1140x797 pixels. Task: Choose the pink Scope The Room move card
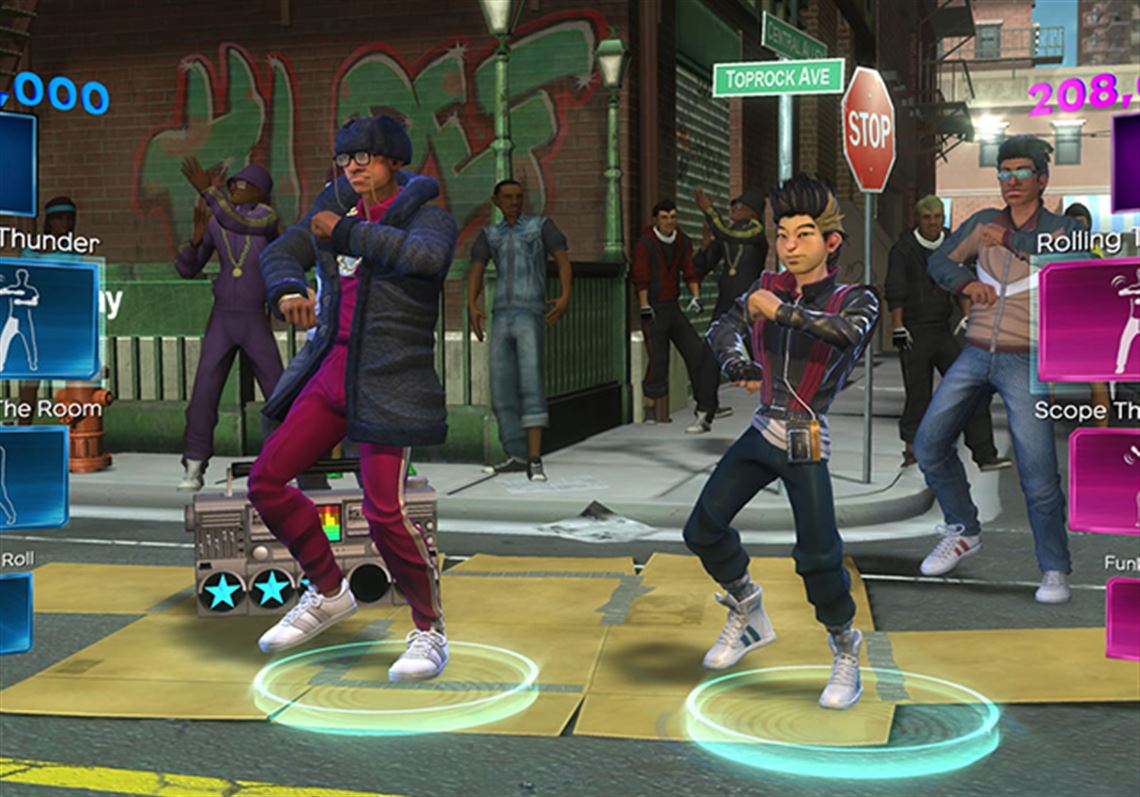1104,480
